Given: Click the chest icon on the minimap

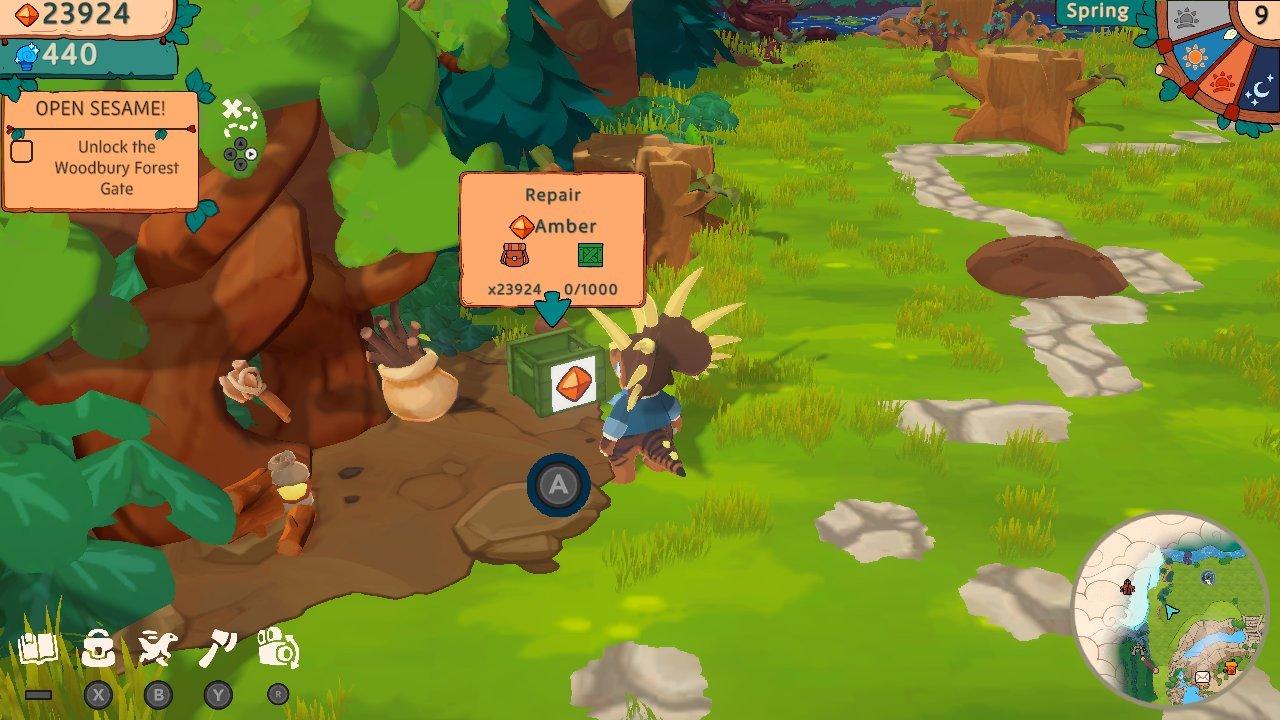Looking at the screenshot, I should tap(1231, 666).
